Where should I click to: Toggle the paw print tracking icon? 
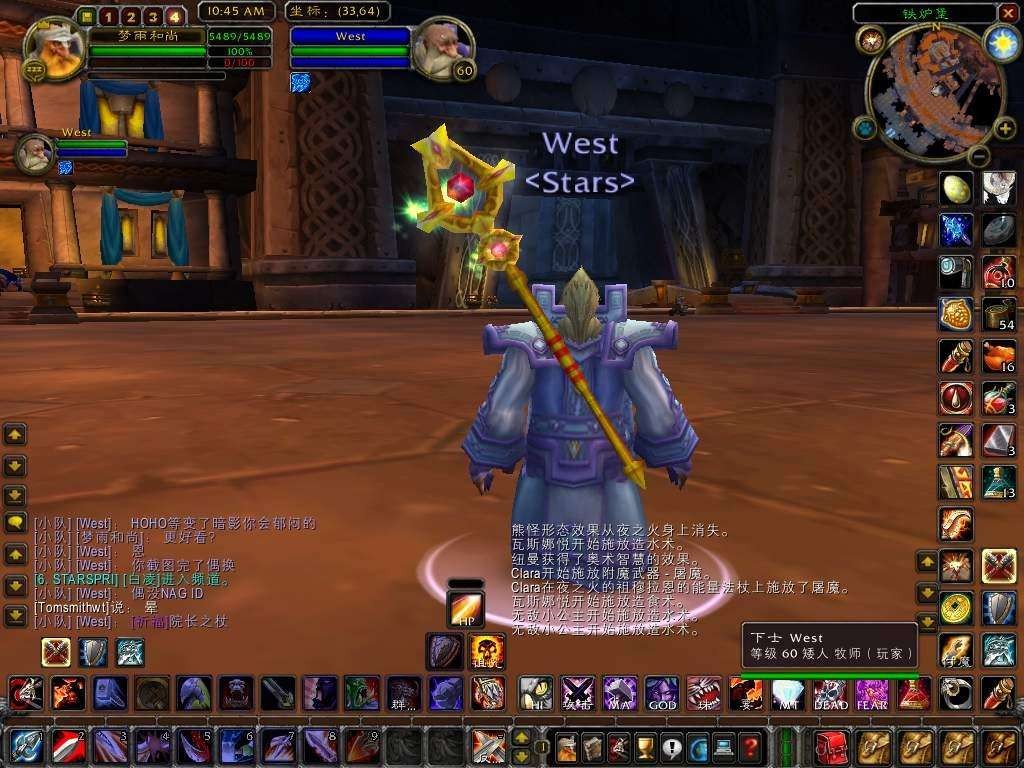tap(864, 128)
